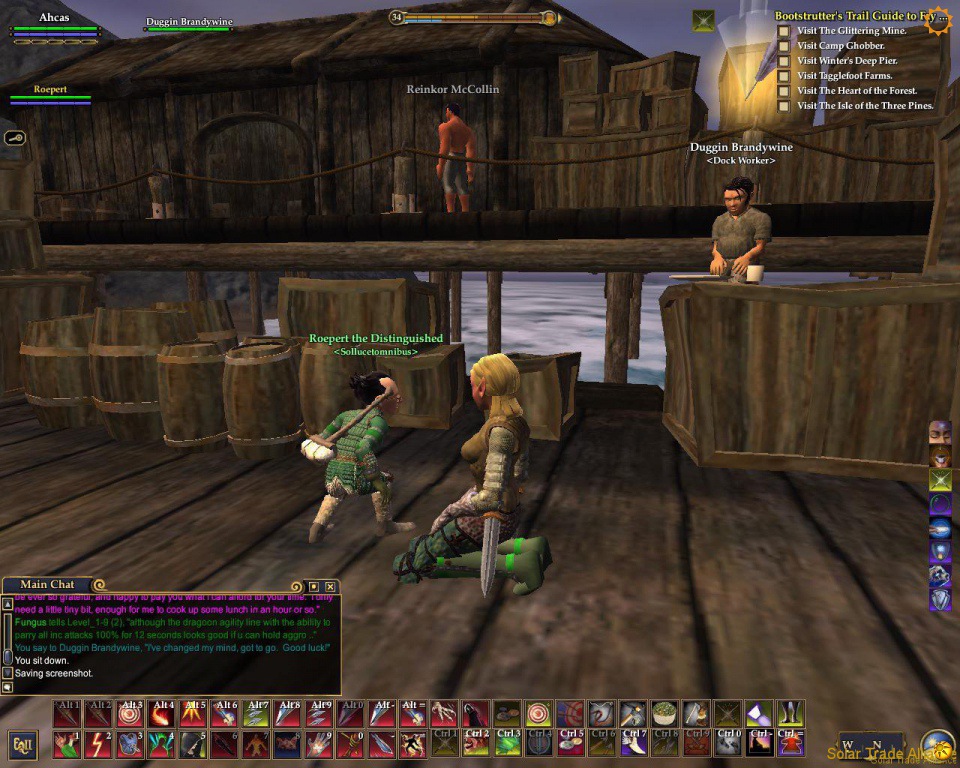Image resolution: width=960 pixels, height=768 pixels.
Task: Activate the red bullseye target ability on Alt 3
Action: click(x=130, y=714)
